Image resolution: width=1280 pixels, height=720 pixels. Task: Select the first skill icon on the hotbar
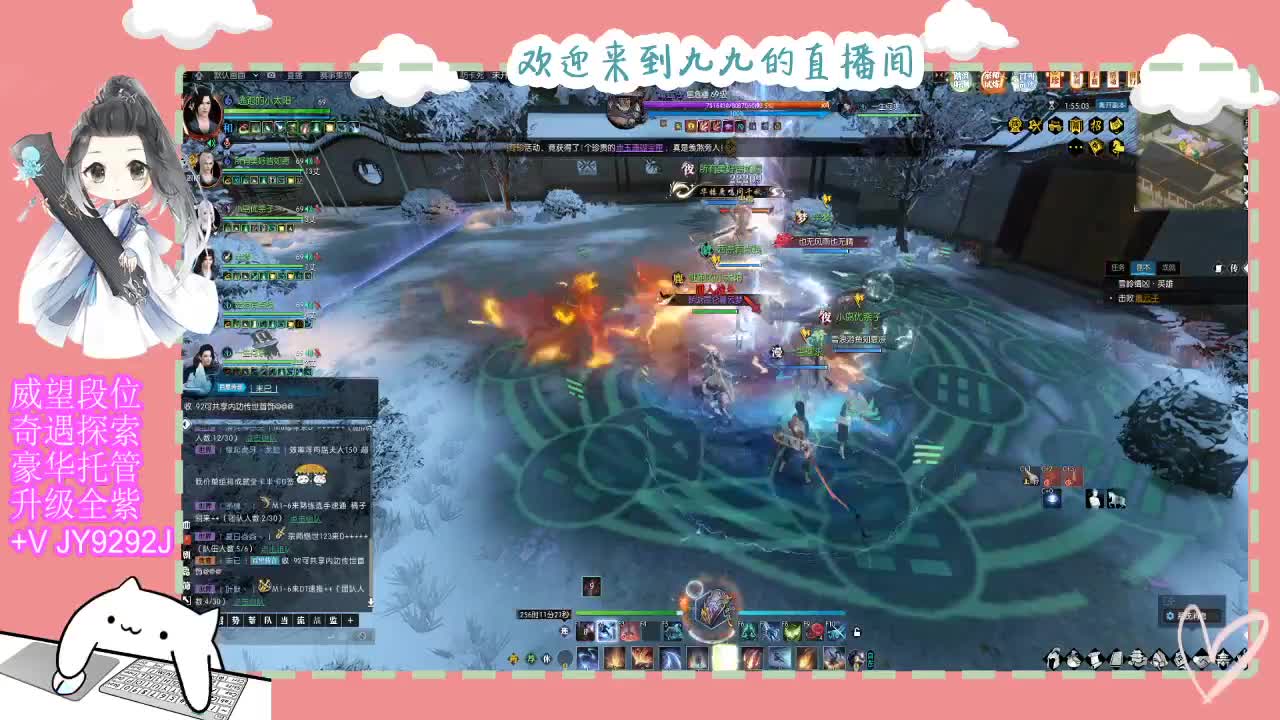pyautogui.click(x=587, y=630)
